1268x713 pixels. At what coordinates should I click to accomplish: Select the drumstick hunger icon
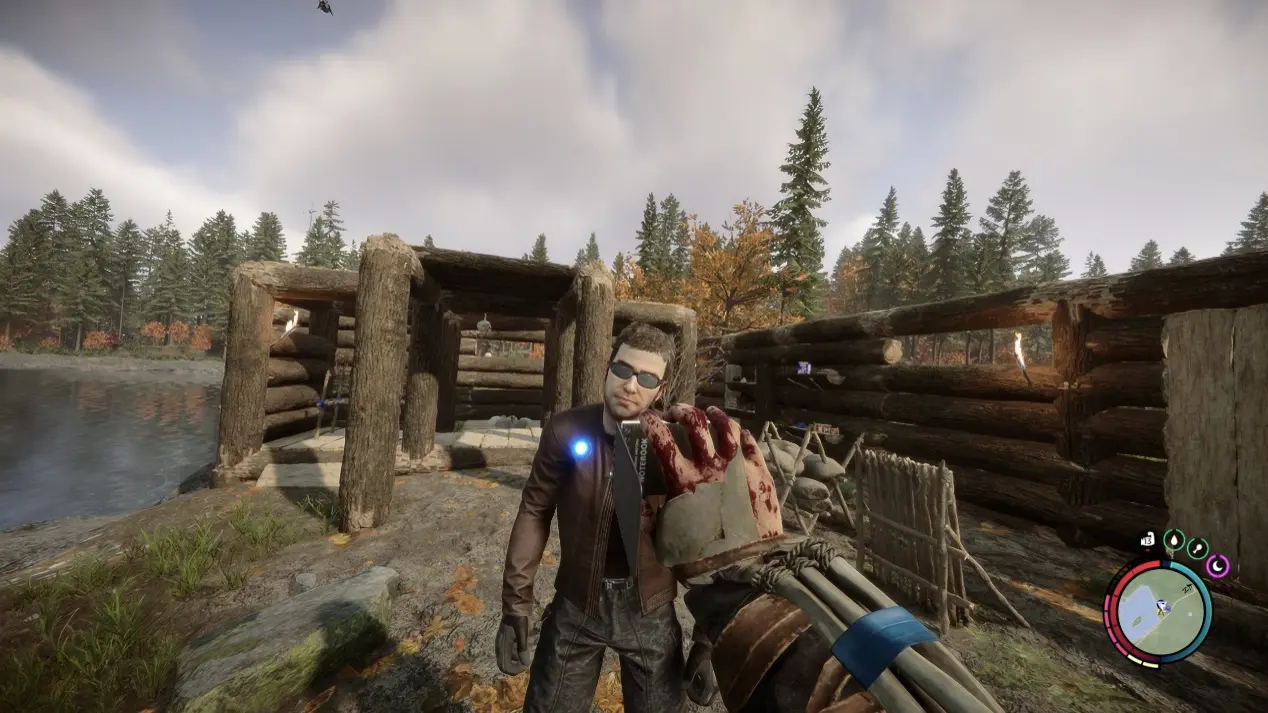(x=1196, y=548)
